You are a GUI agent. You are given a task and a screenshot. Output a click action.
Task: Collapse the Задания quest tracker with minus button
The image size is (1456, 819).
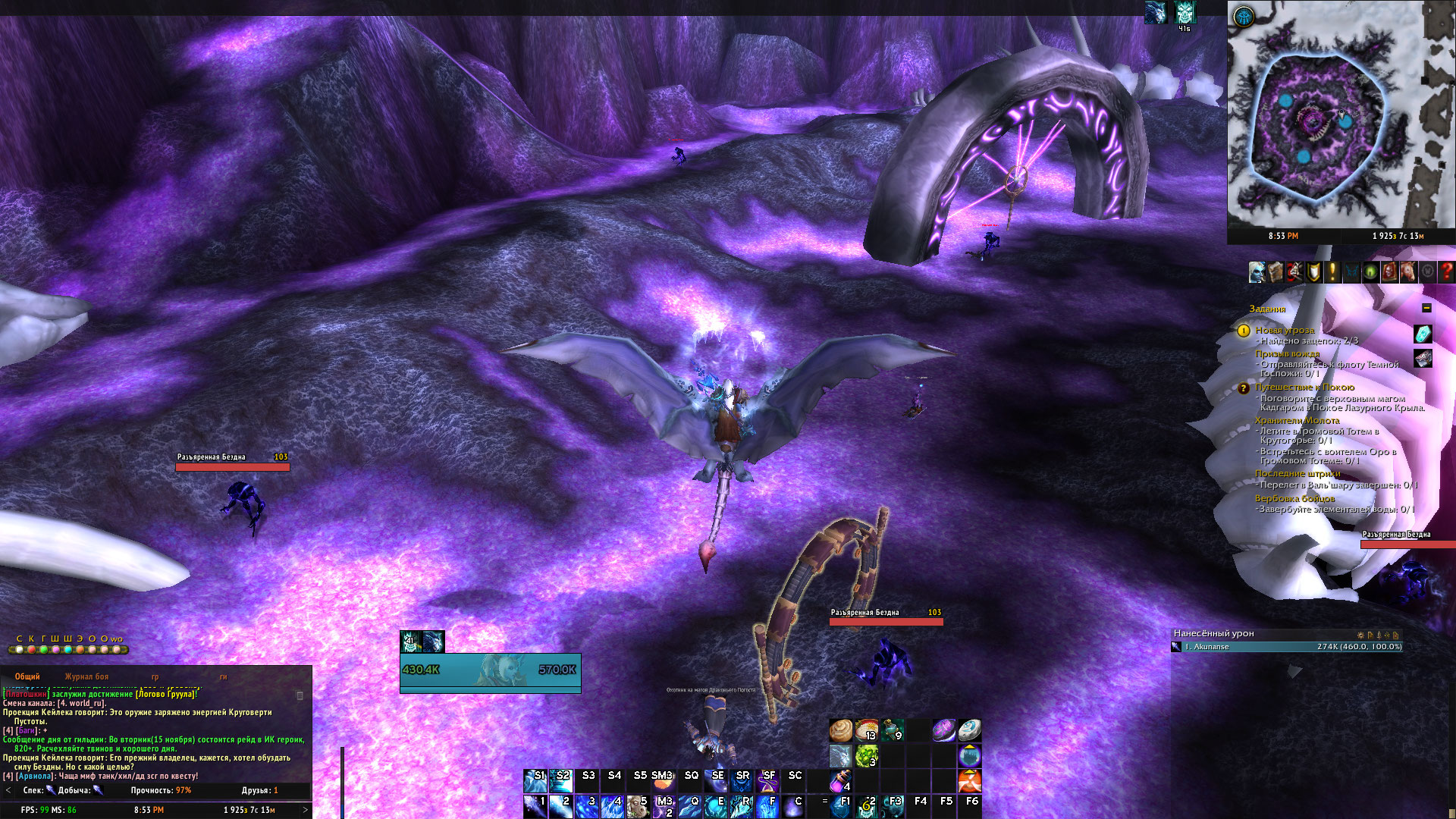tap(1426, 308)
